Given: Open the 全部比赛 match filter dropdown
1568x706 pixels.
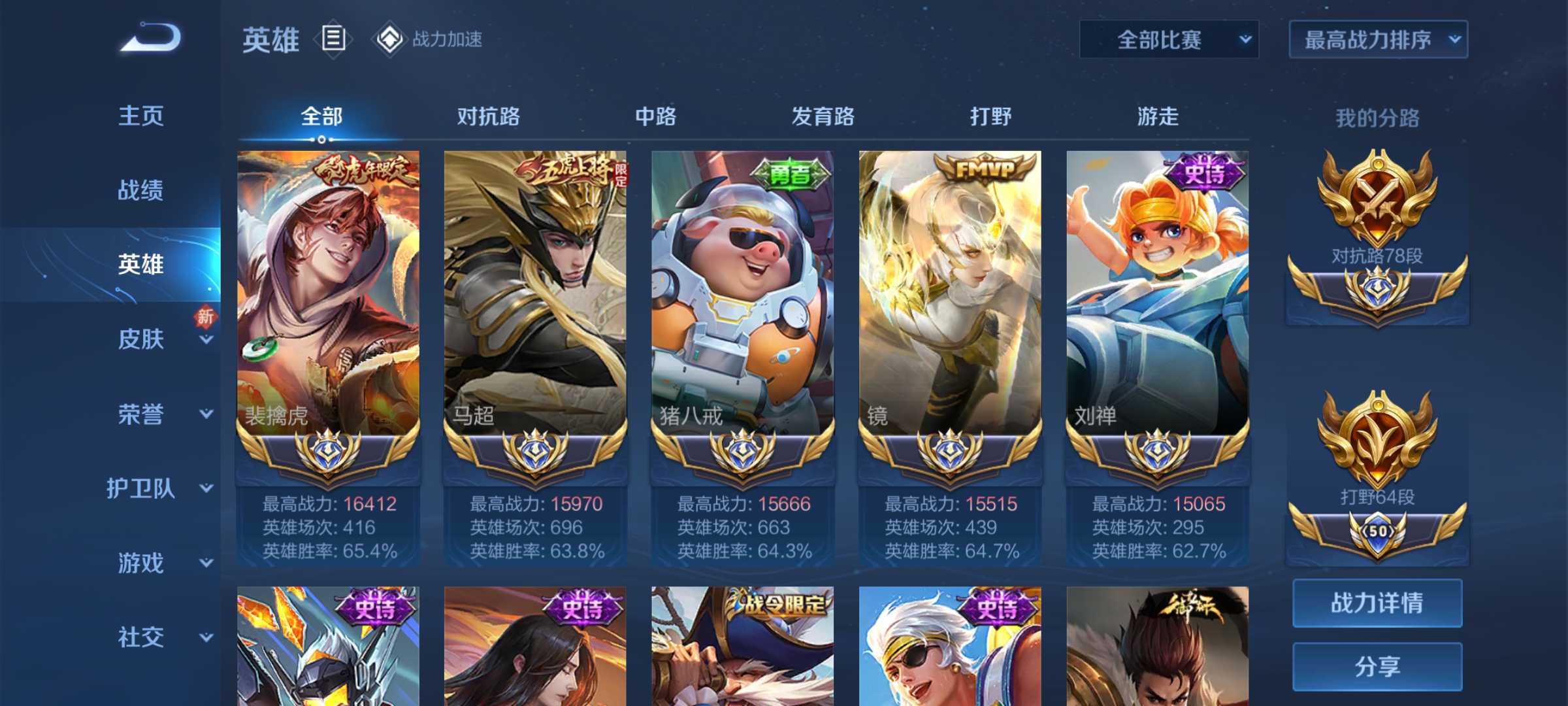Looking at the screenshot, I should [1169, 40].
